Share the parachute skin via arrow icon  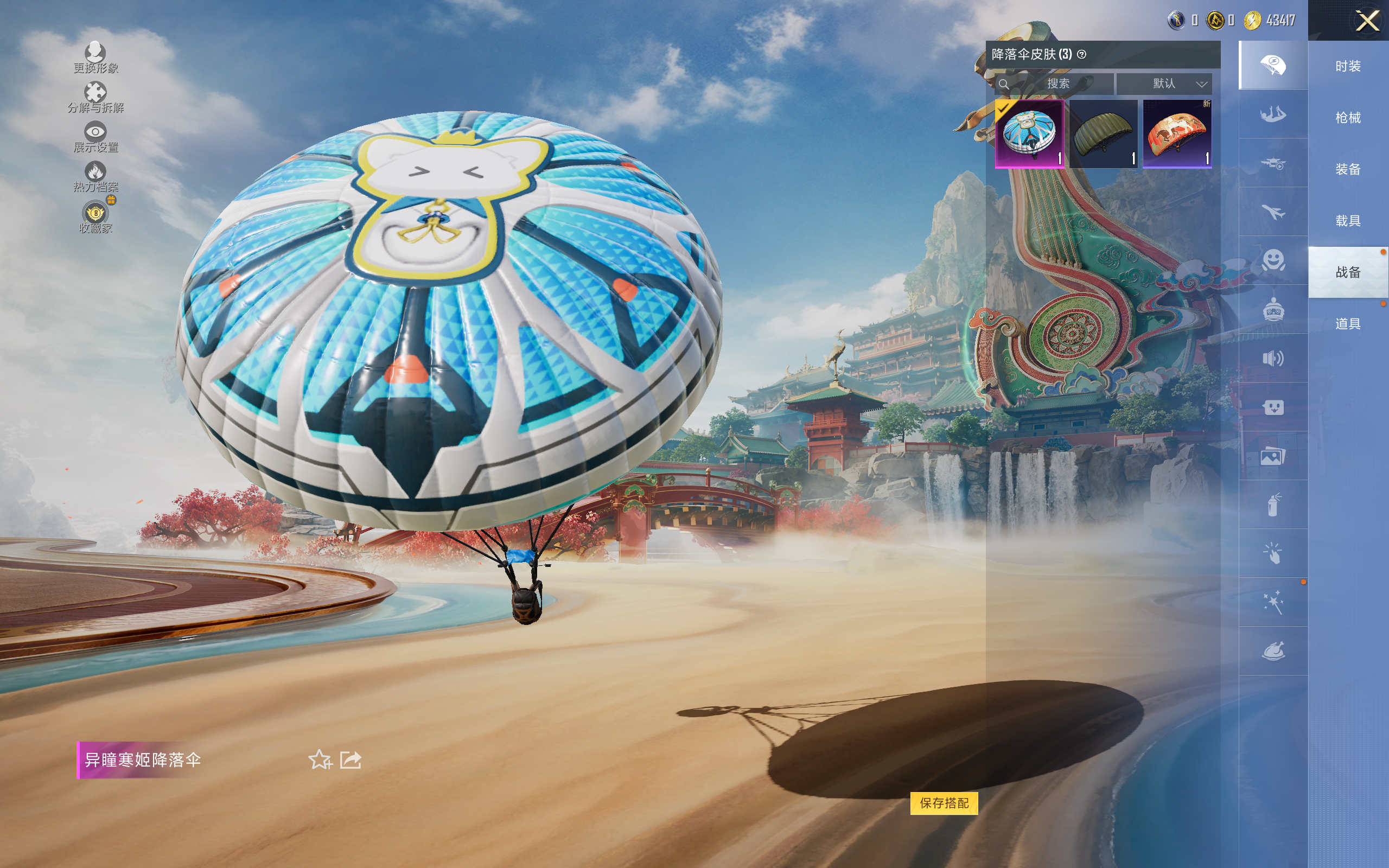pos(350,759)
